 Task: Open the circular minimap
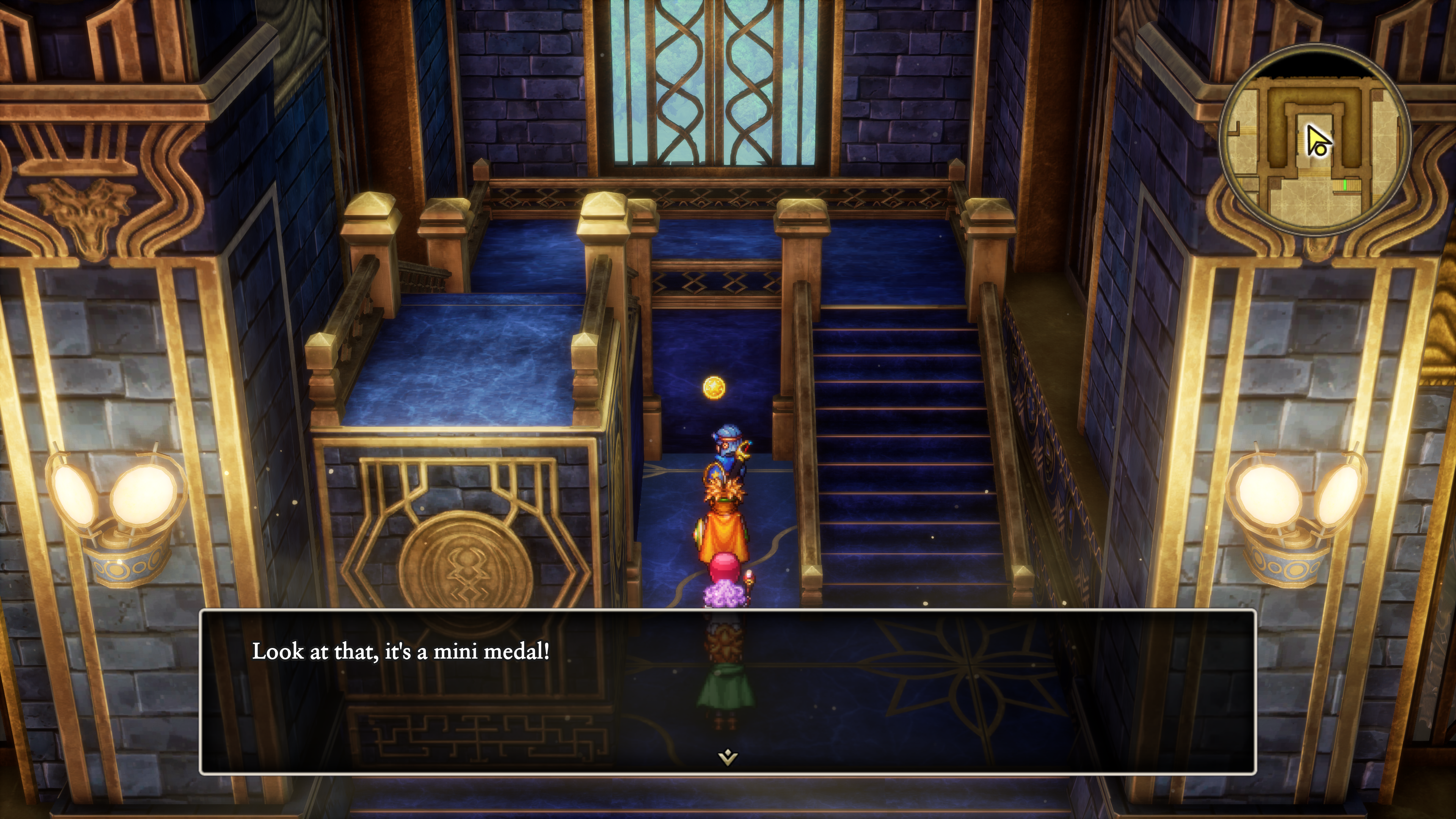(1315, 140)
